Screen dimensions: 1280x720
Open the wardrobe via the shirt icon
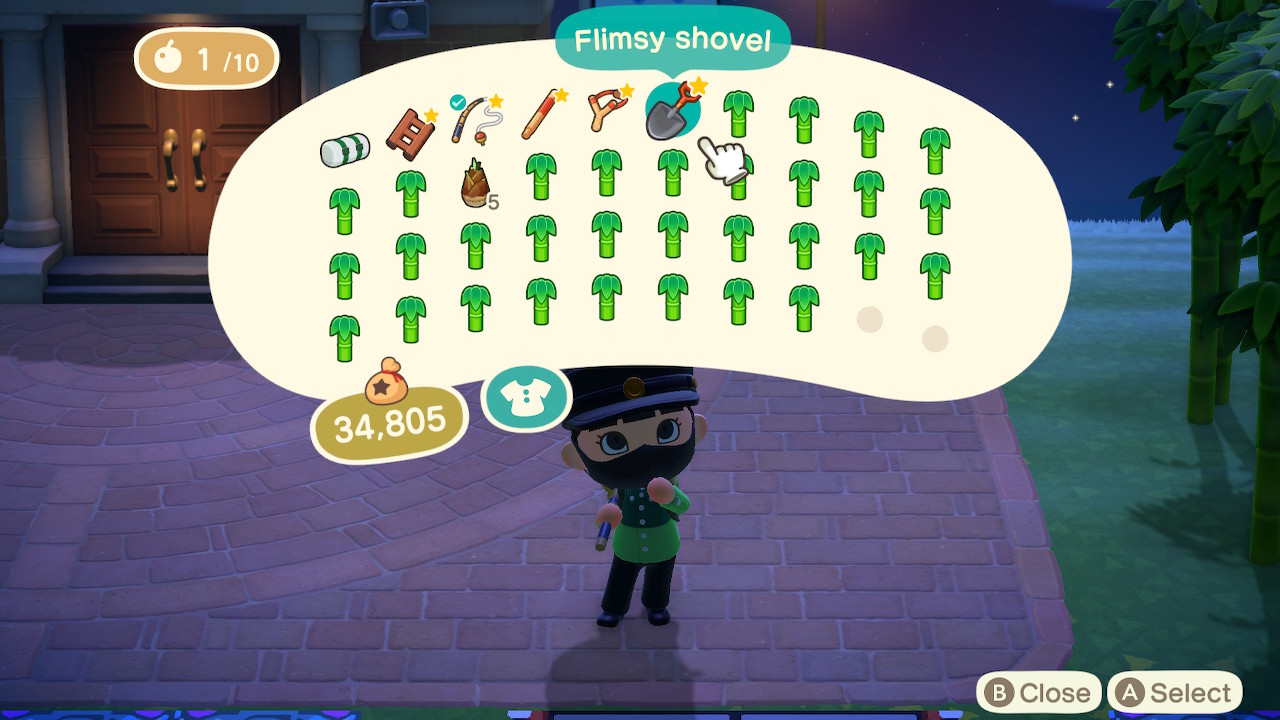click(x=527, y=397)
